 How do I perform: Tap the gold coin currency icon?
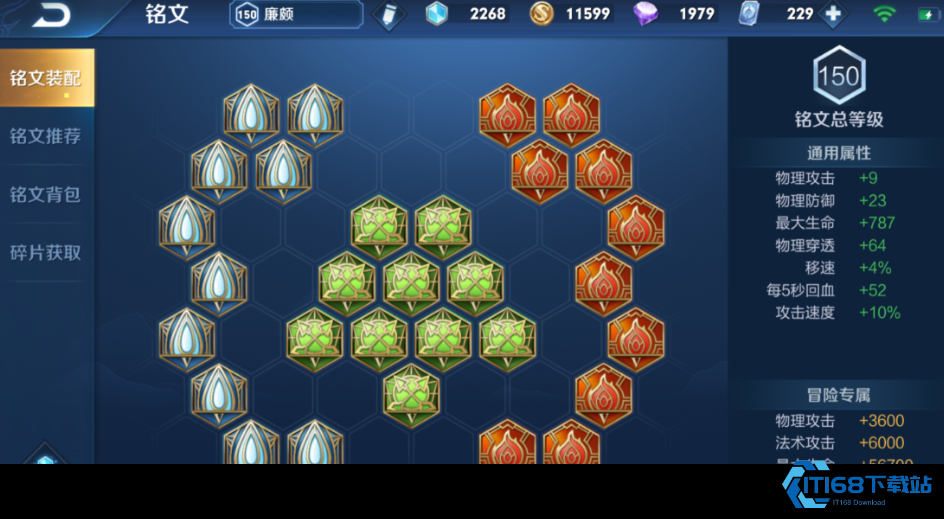pos(541,14)
